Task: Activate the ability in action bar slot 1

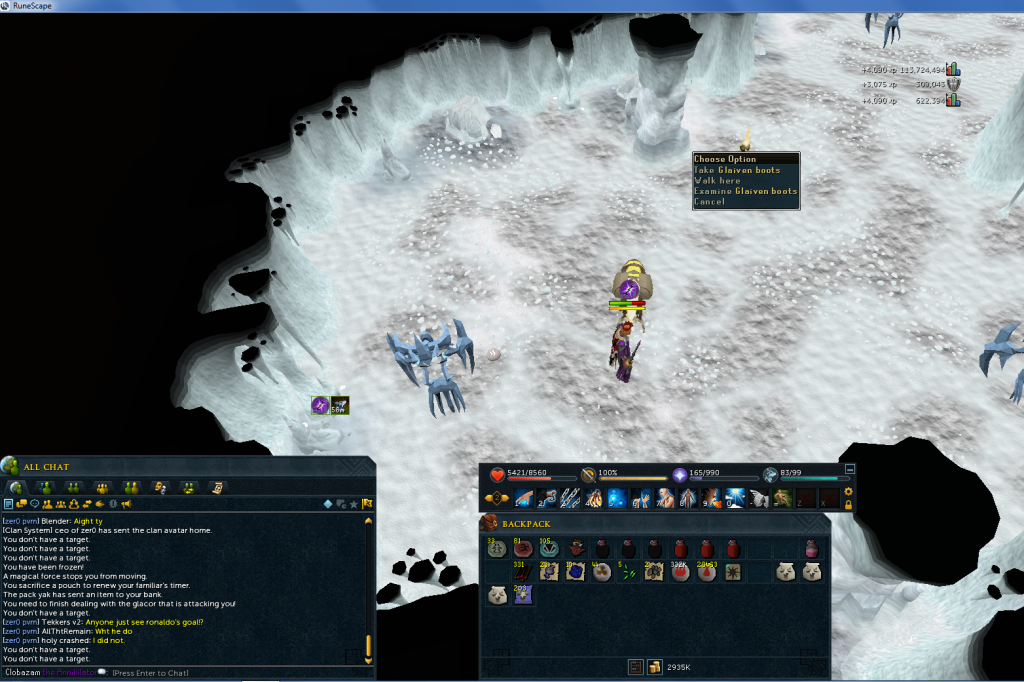Action: [x=523, y=498]
